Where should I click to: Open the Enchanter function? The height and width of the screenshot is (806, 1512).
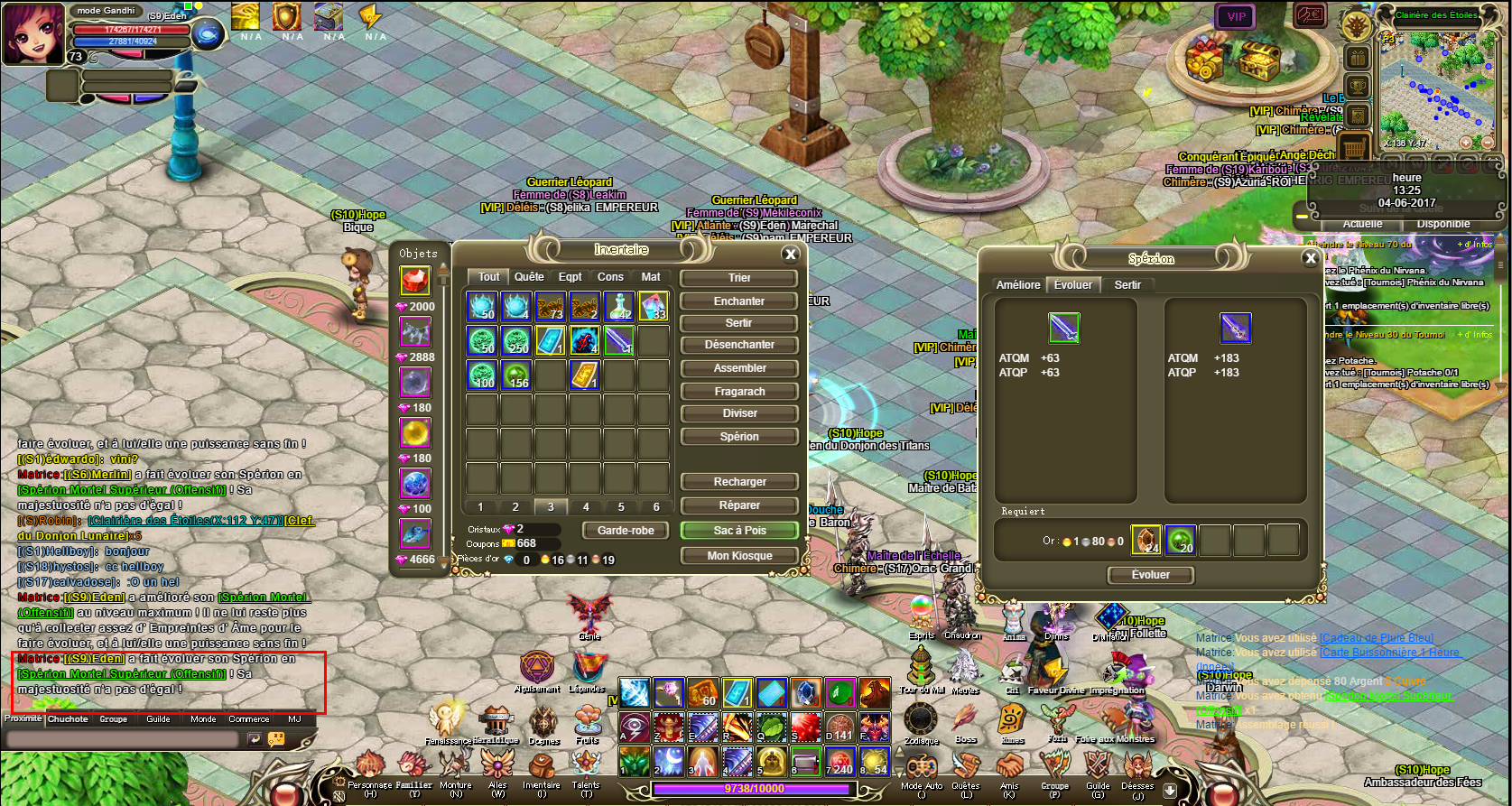click(739, 301)
